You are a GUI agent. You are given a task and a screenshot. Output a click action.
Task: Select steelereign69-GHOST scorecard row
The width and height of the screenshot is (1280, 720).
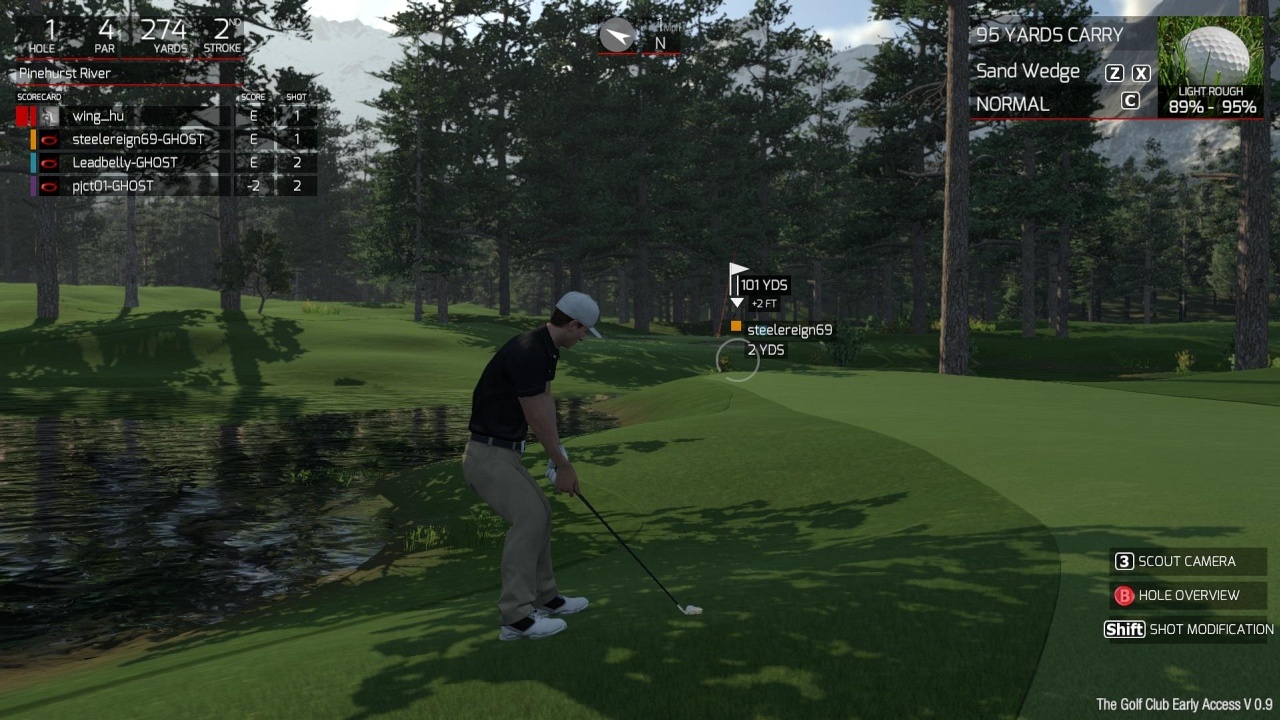click(x=137, y=140)
